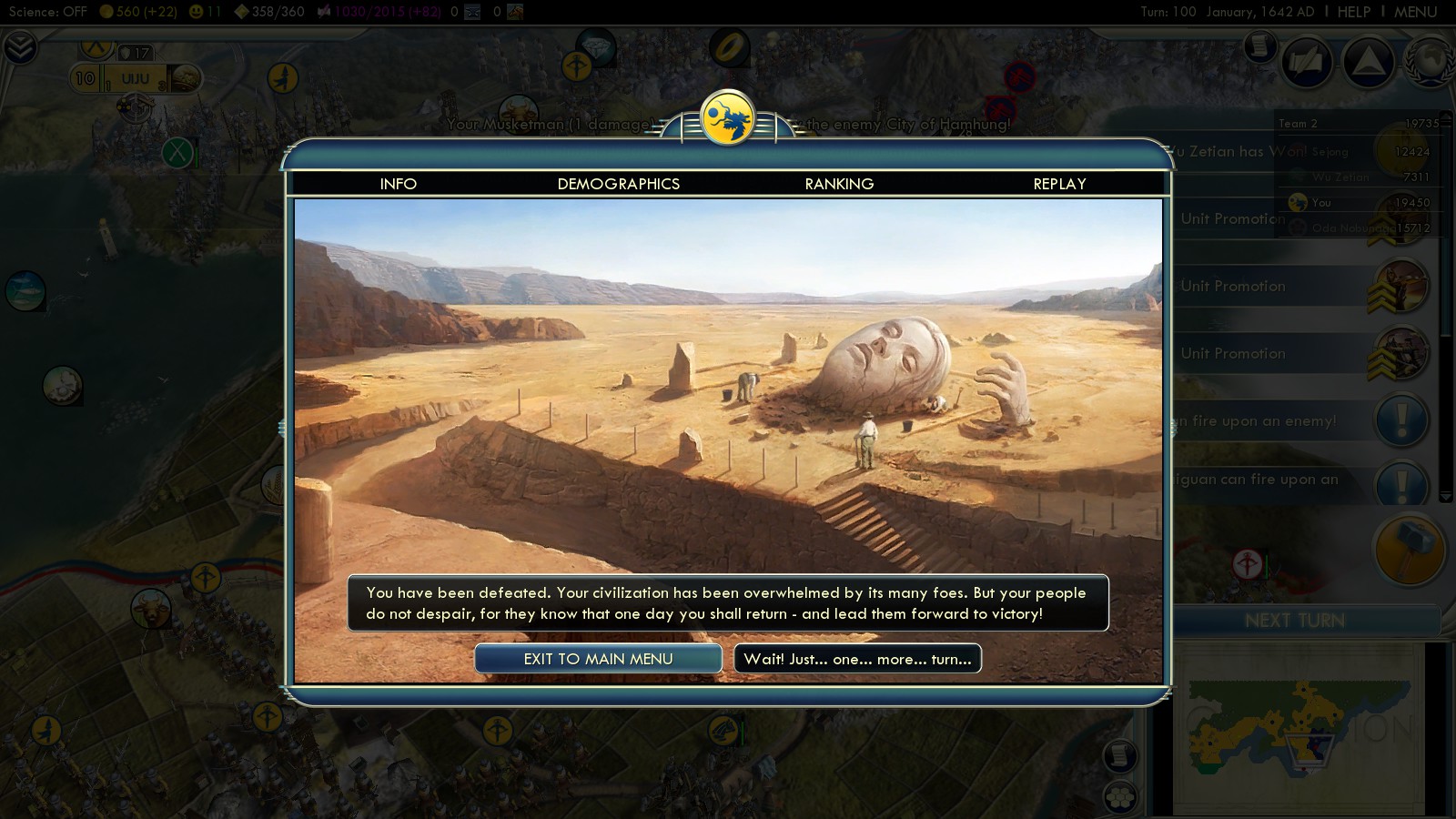The height and width of the screenshot is (819, 1456).
Task: Switch to the INFO tab
Action: [398, 184]
